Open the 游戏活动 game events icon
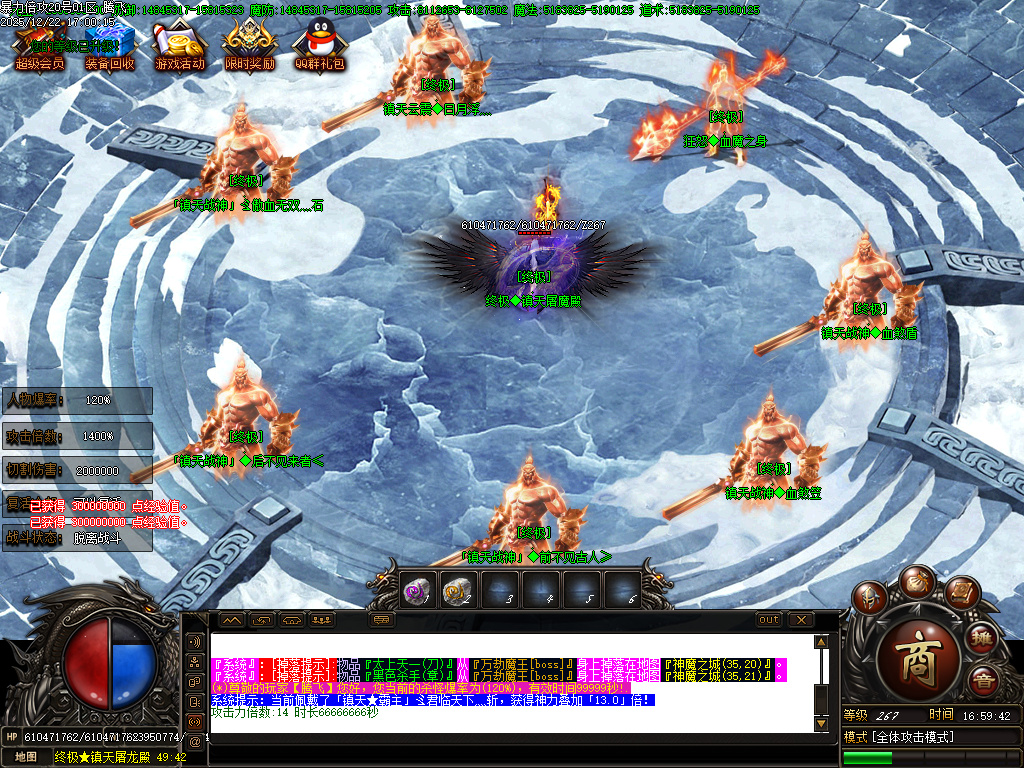Viewport: 1024px width, 768px height. tap(179, 45)
